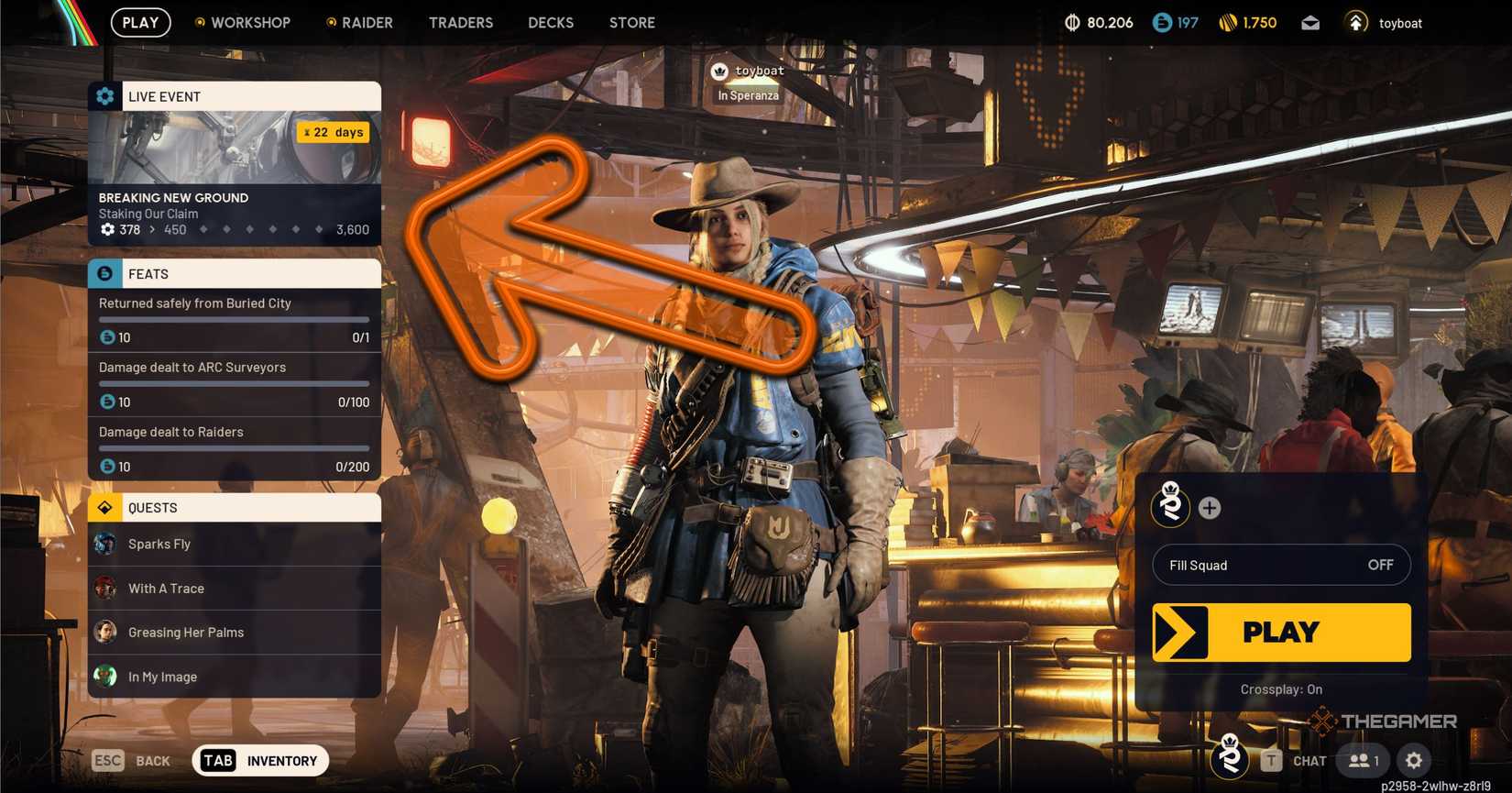
Task: Click the gold currency icon showing 1,750
Action: click(1229, 23)
